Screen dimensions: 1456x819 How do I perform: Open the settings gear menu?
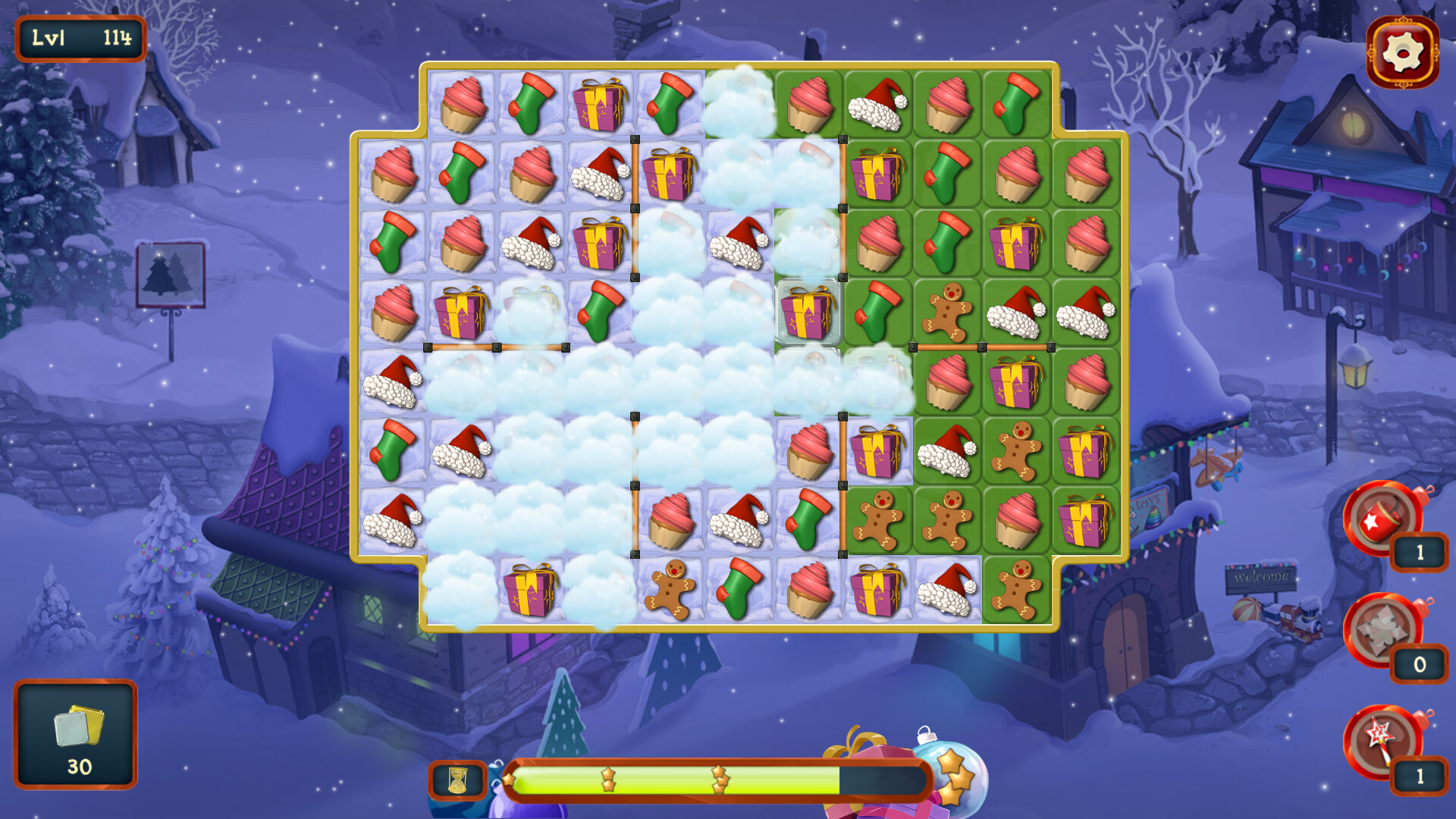pos(1401,50)
